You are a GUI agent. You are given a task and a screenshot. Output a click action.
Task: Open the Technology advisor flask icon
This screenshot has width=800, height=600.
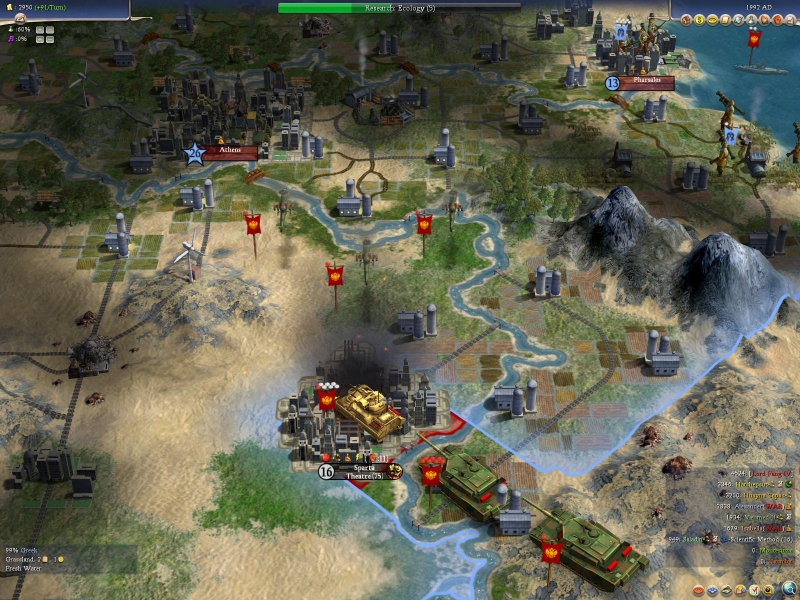coord(752,20)
